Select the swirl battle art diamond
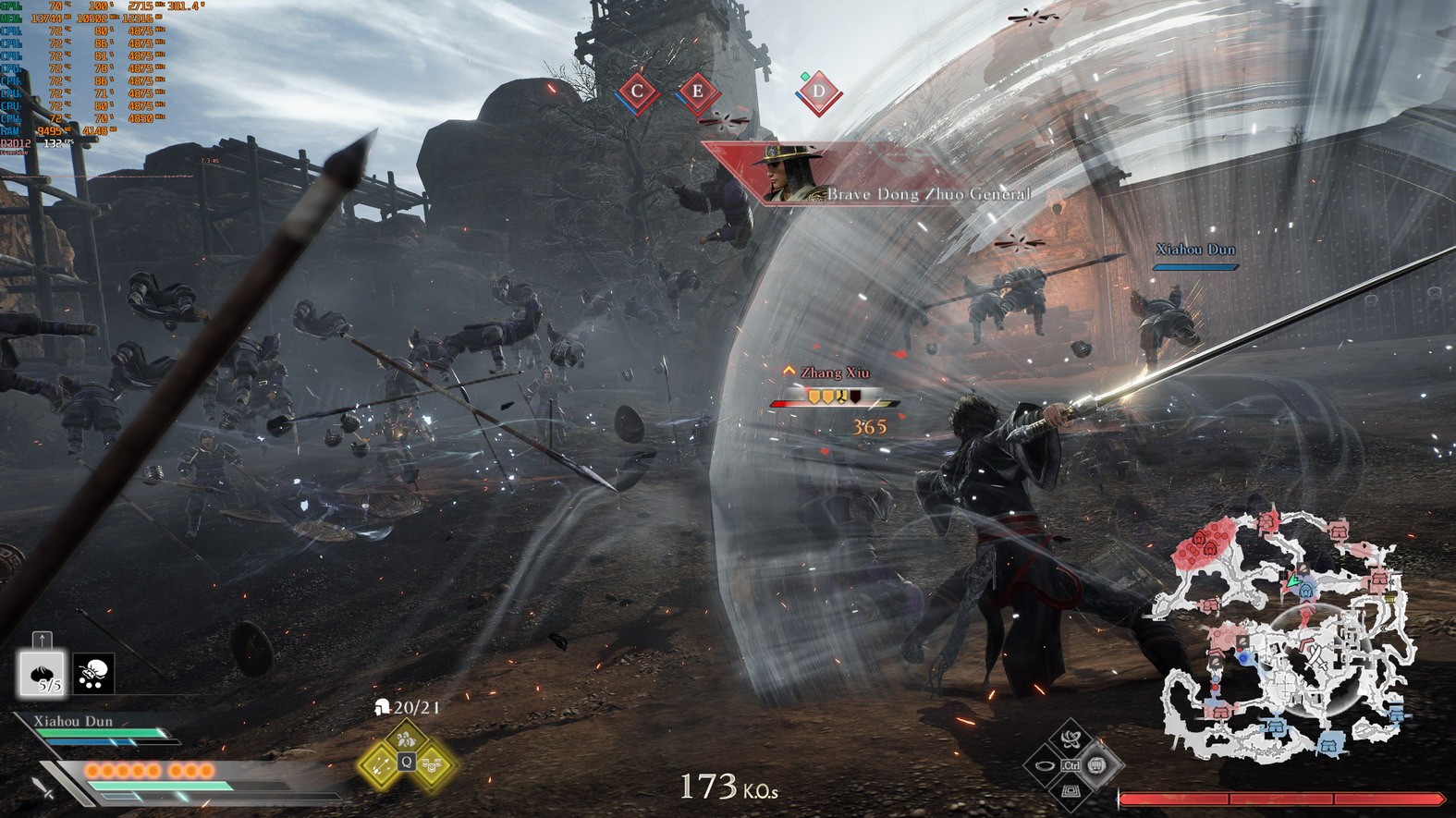This screenshot has width=1456, height=818. (x=1071, y=739)
